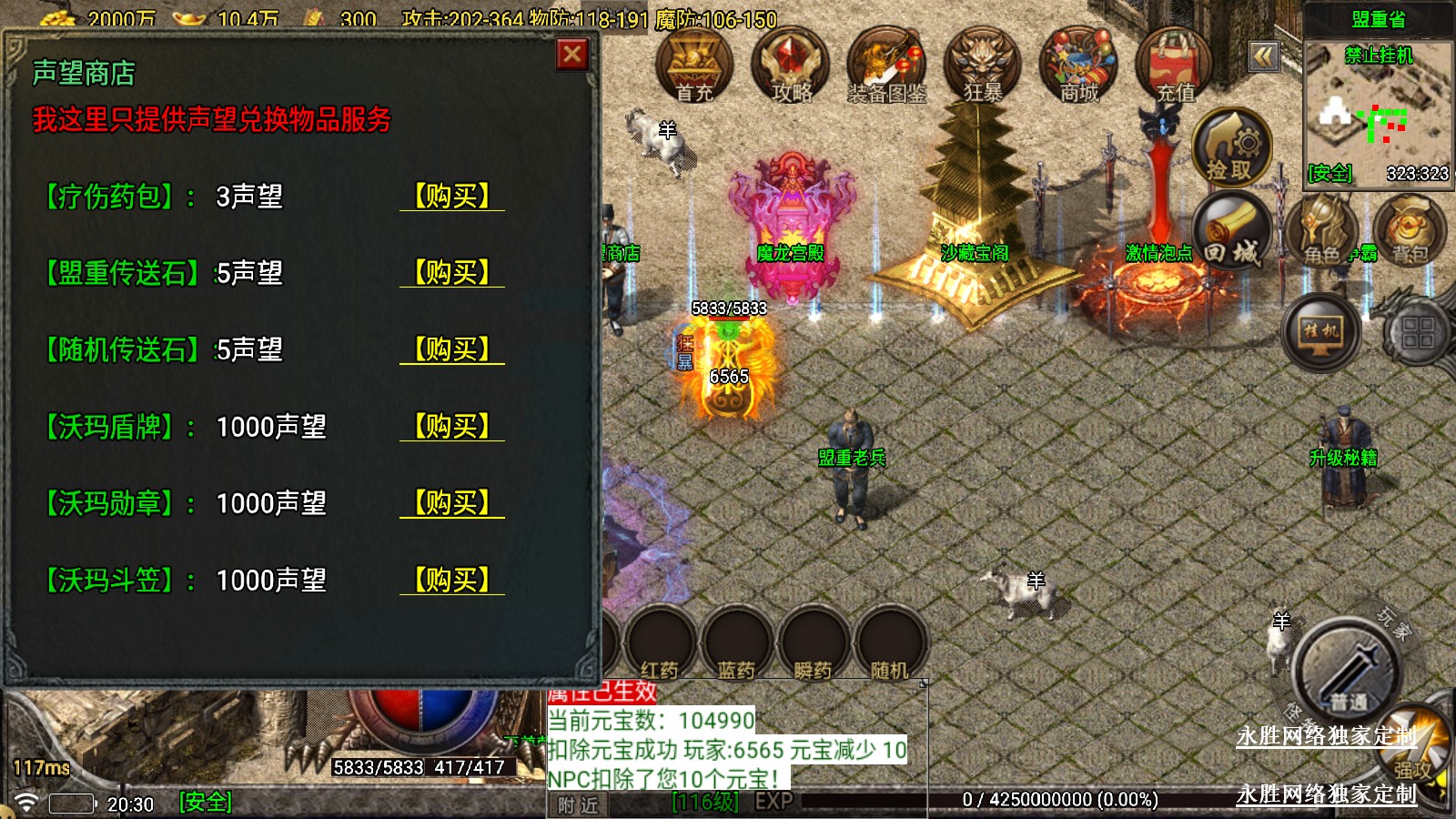Image resolution: width=1456 pixels, height=819 pixels.
Task: Open the 首充 first-recharge icon
Action: [x=694, y=66]
